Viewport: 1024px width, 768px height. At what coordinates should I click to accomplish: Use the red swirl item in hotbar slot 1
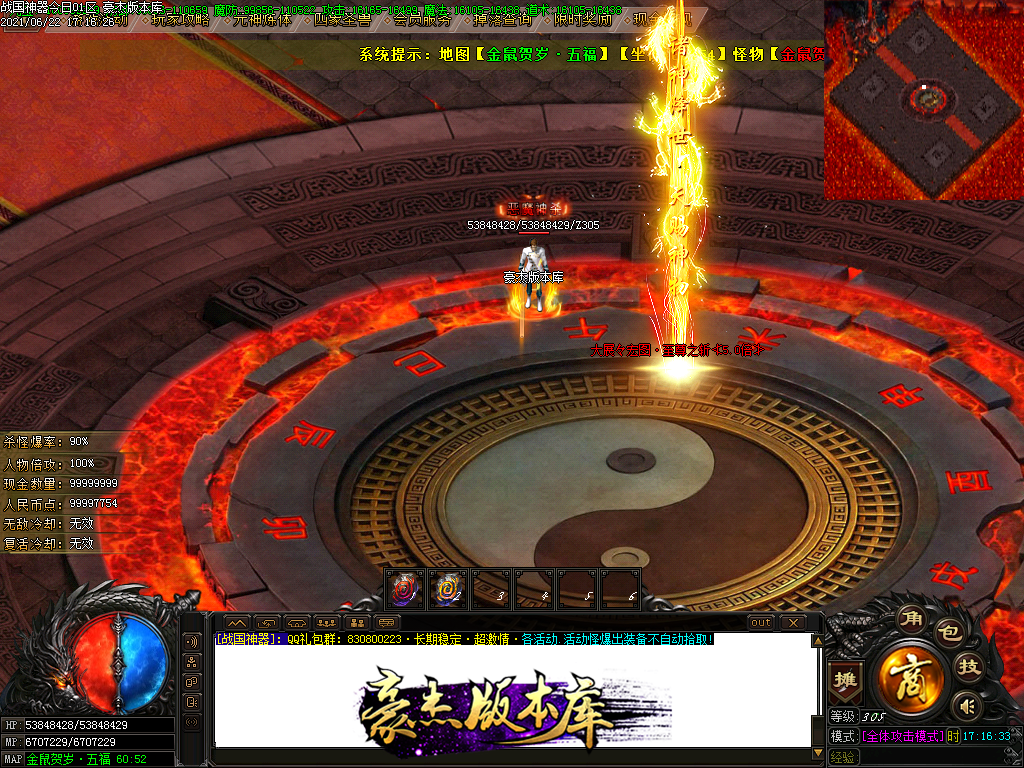[x=405, y=589]
